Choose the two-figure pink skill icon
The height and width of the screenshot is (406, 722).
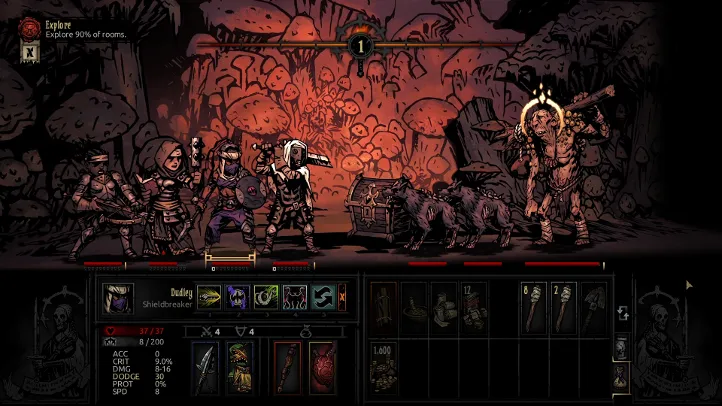pyautogui.click(x=295, y=297)
